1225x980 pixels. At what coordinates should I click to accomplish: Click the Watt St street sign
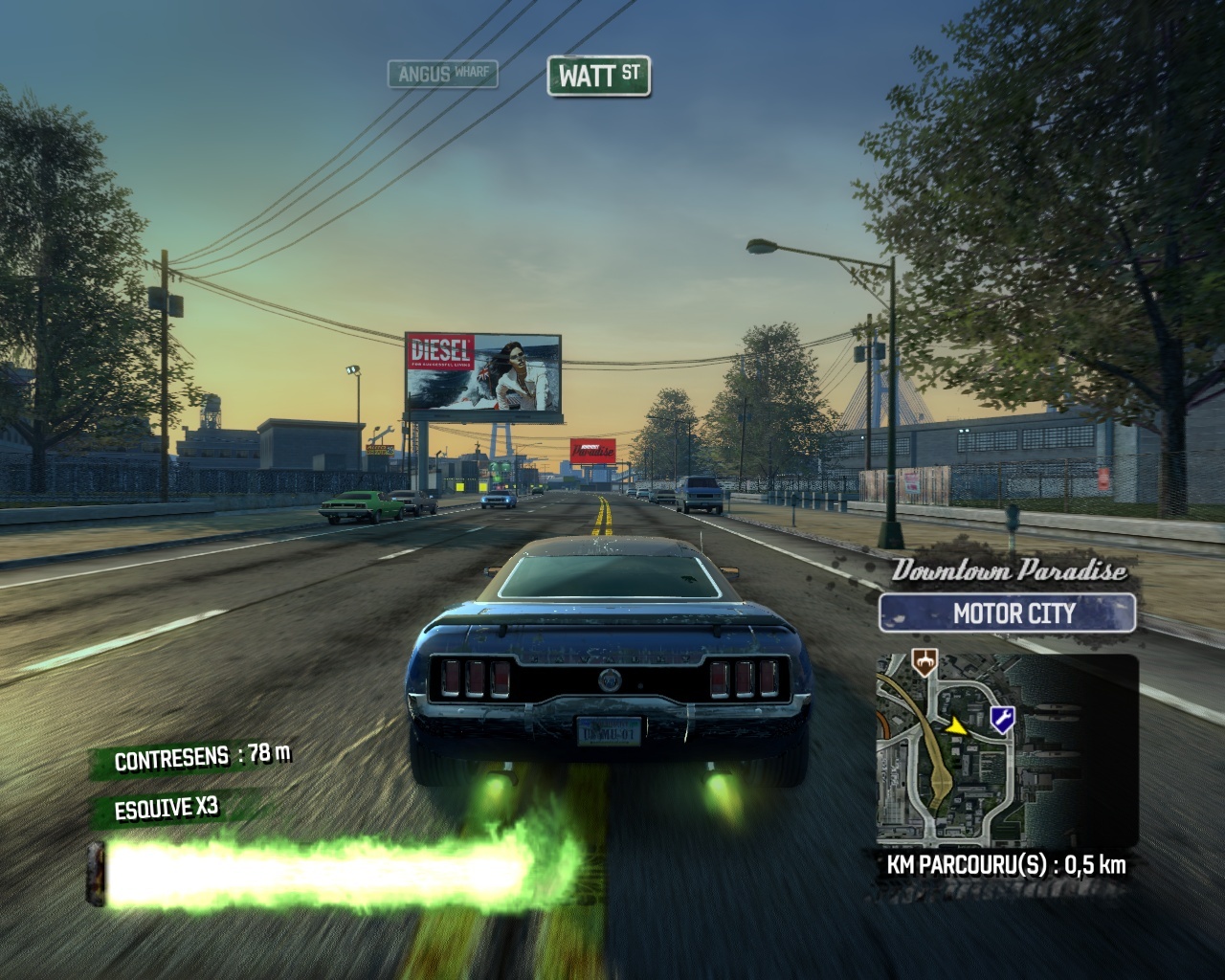pyautogui.click(x=598, y=76)
